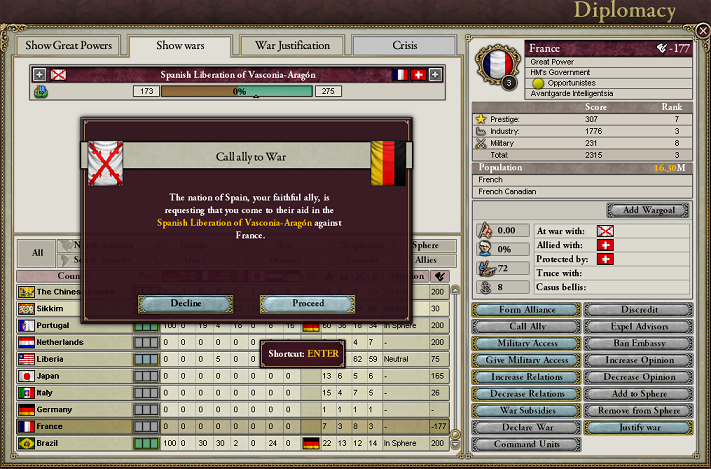The width and height of the screenshot is (711, 469).
Task: Open the Crisis tab
Action: tap(406, 45)
